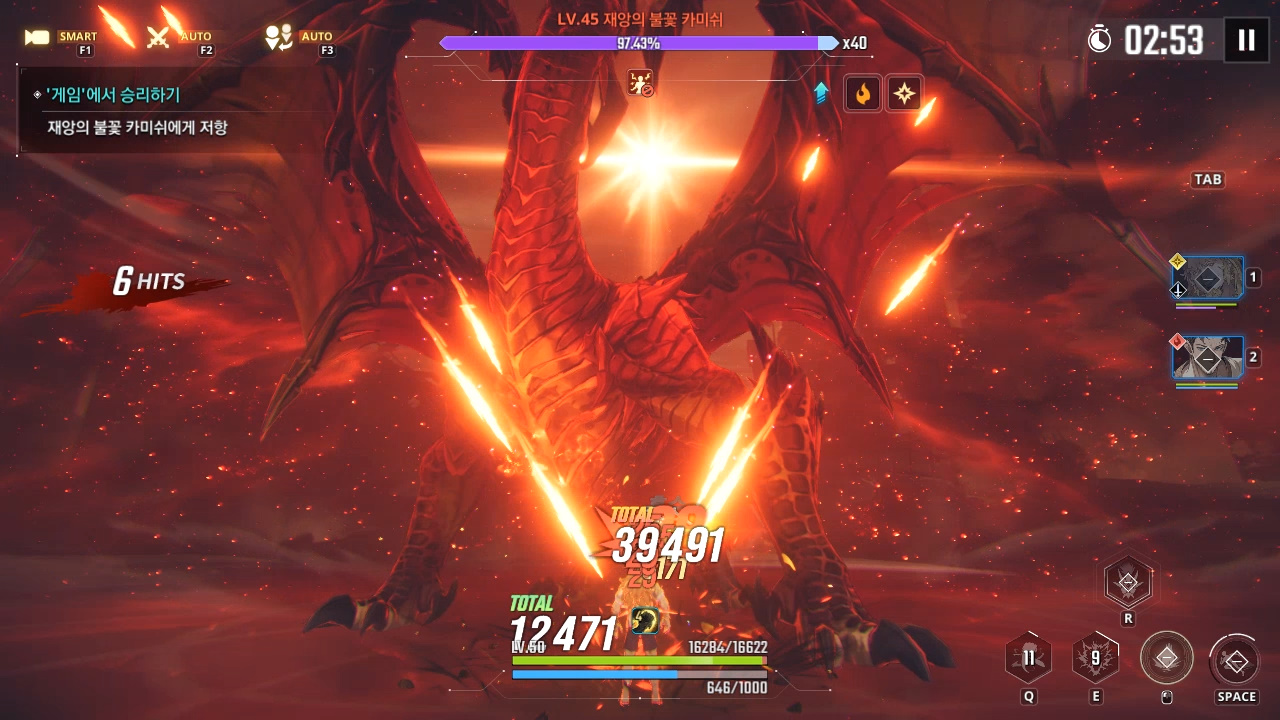
Task: Inspect the boss status icon under health bar
Action: 640,83
